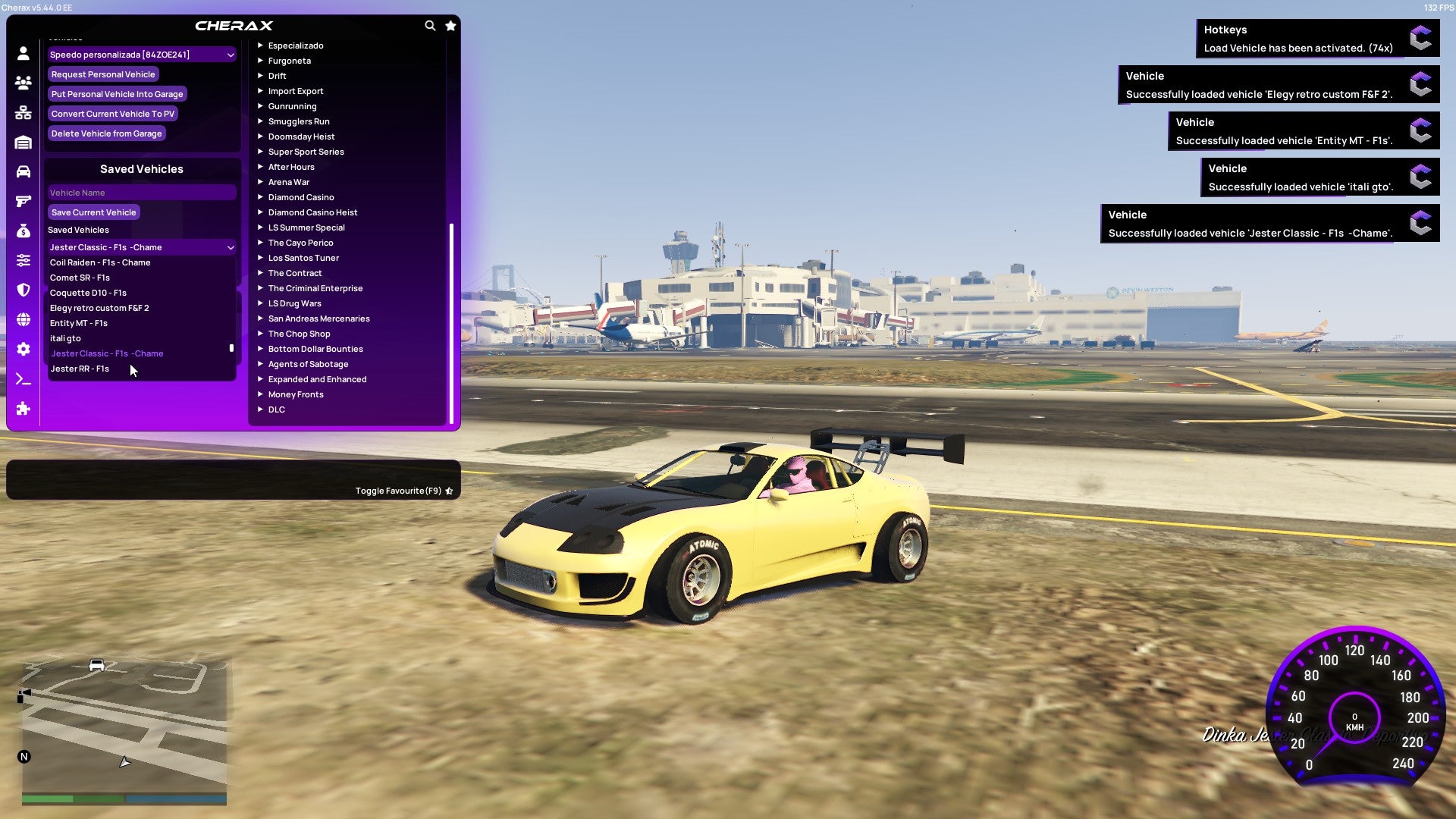Click the network session icon in sidebar
This screenshot has width=1456, height=819.
[23, 113]
